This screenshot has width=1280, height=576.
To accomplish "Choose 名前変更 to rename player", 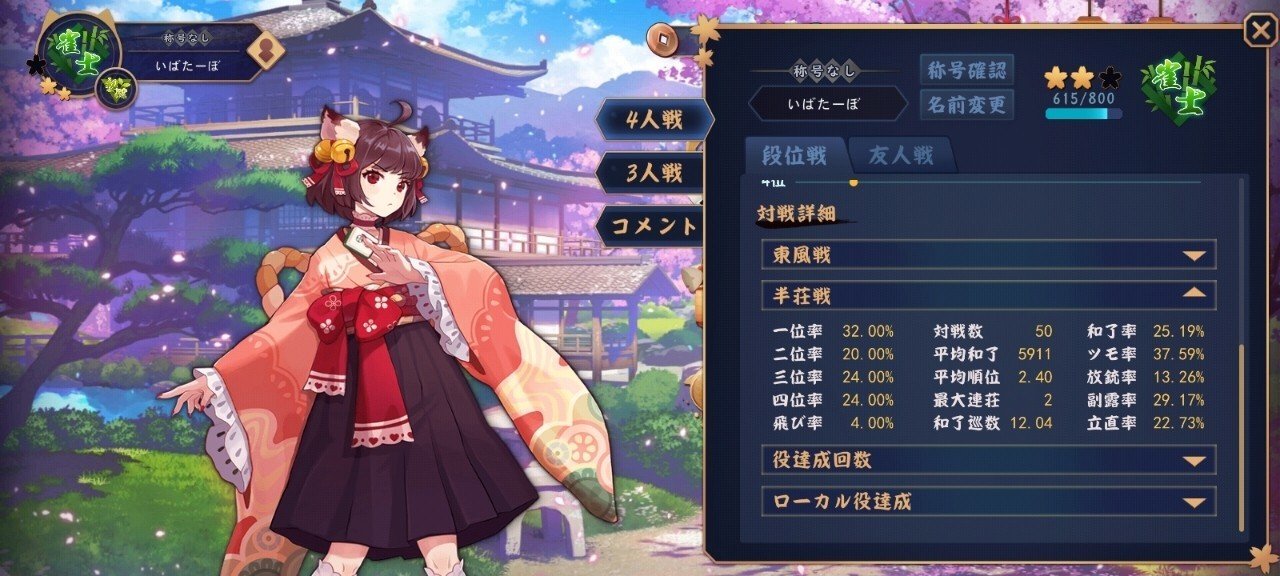I will click(x=966, y=103).
